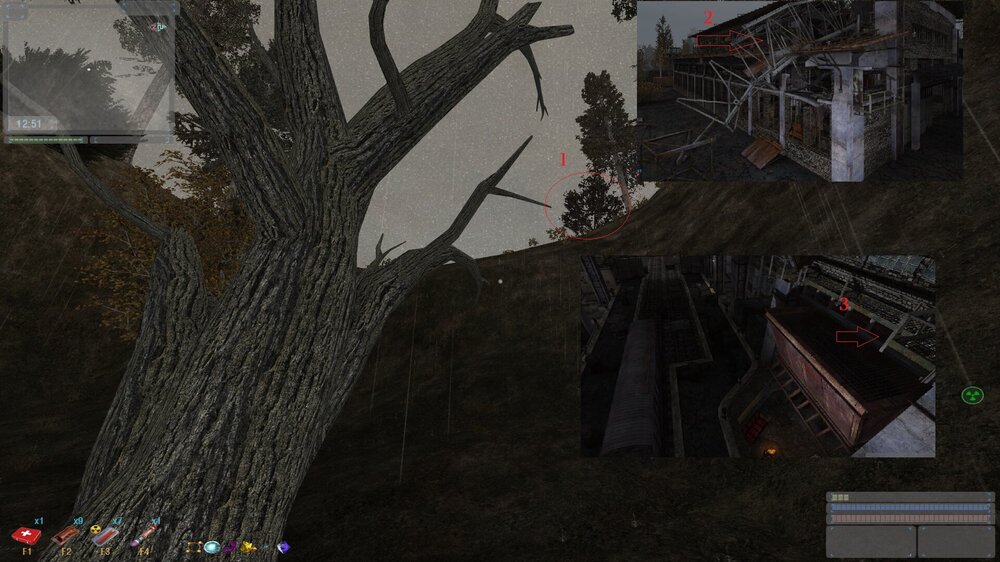
Task: Select the brown food item in slot F2
Action: point(64,536)
